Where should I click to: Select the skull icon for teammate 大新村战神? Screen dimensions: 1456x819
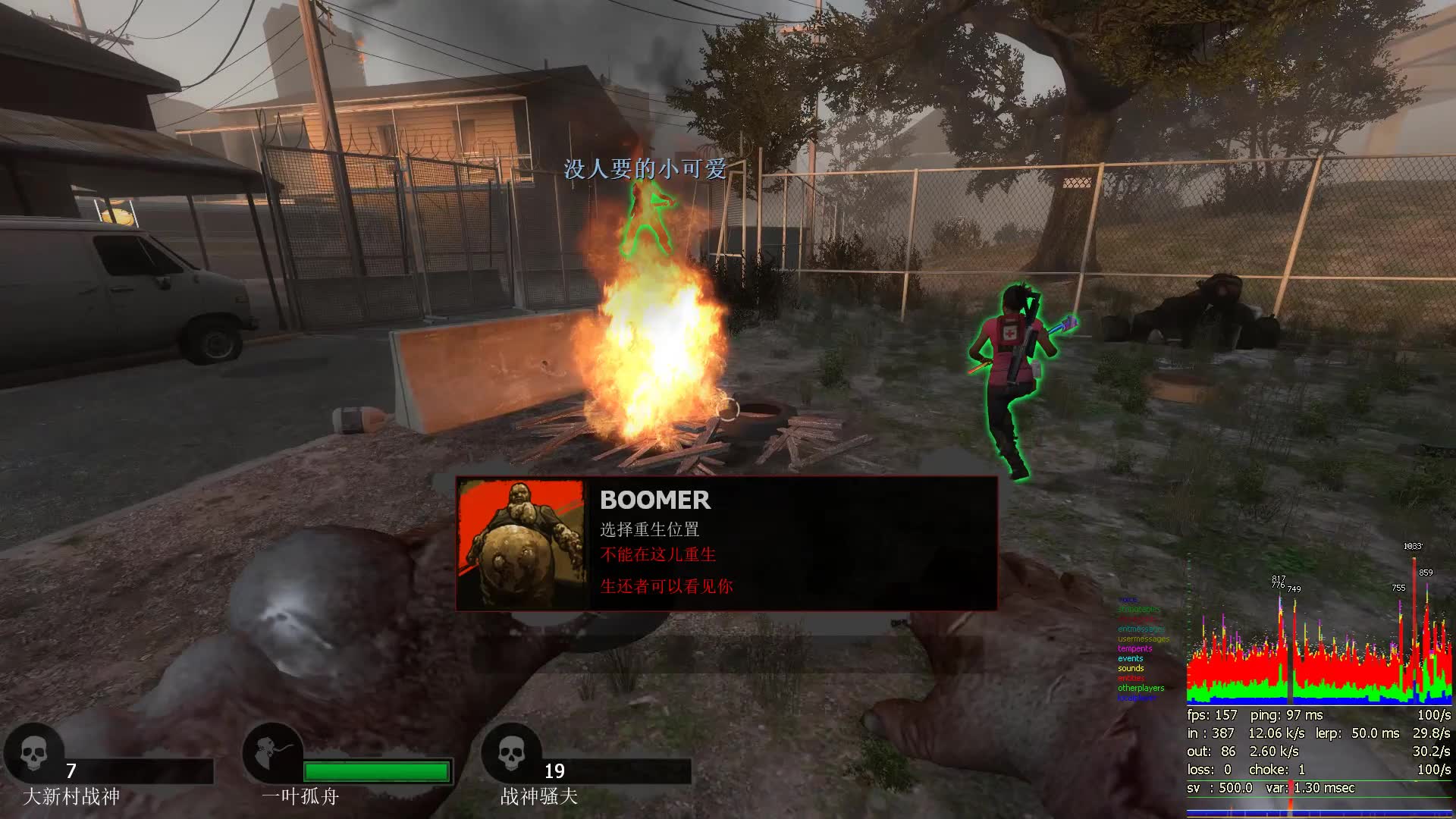(x=33, y=753)
